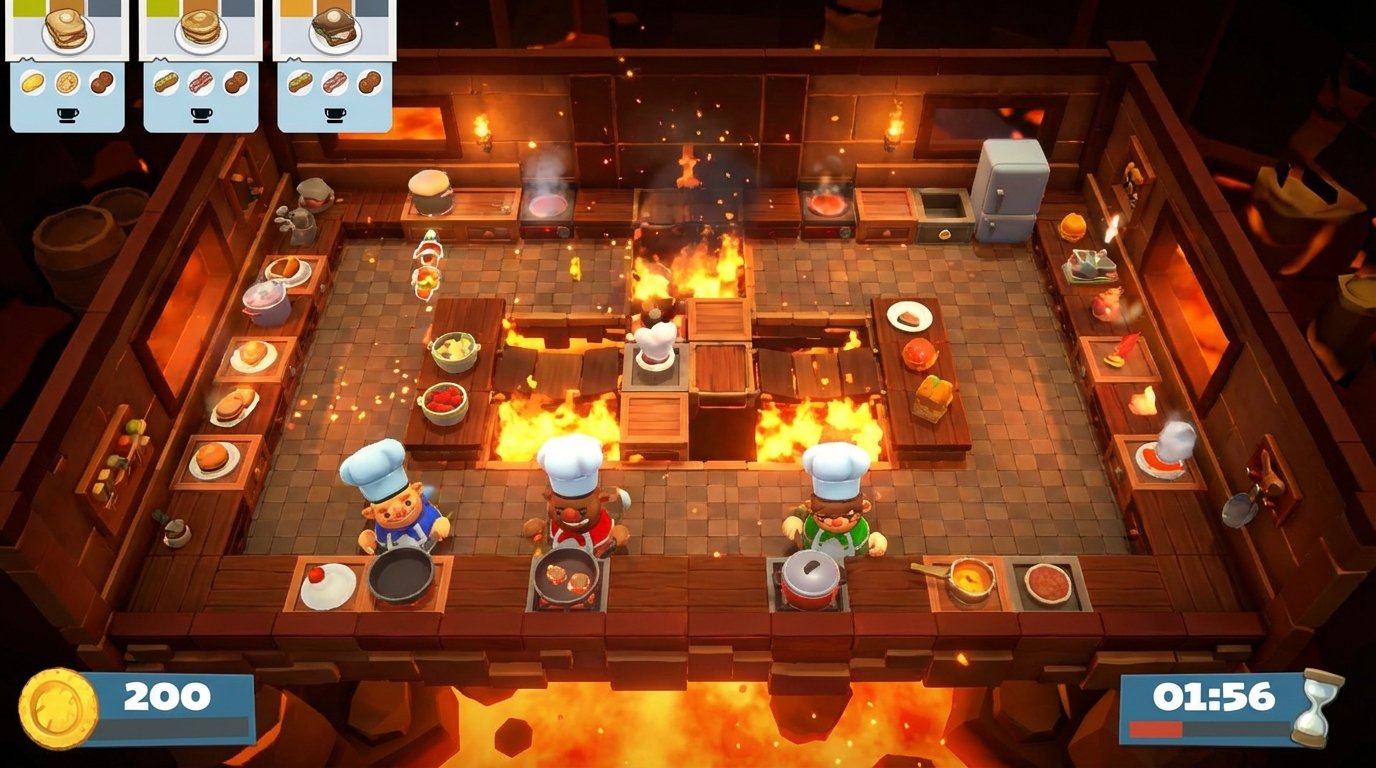This screenshot has width=1376, height=768.
Task: Click the coffee cup icon under the first order
Action: click(67, 112)
